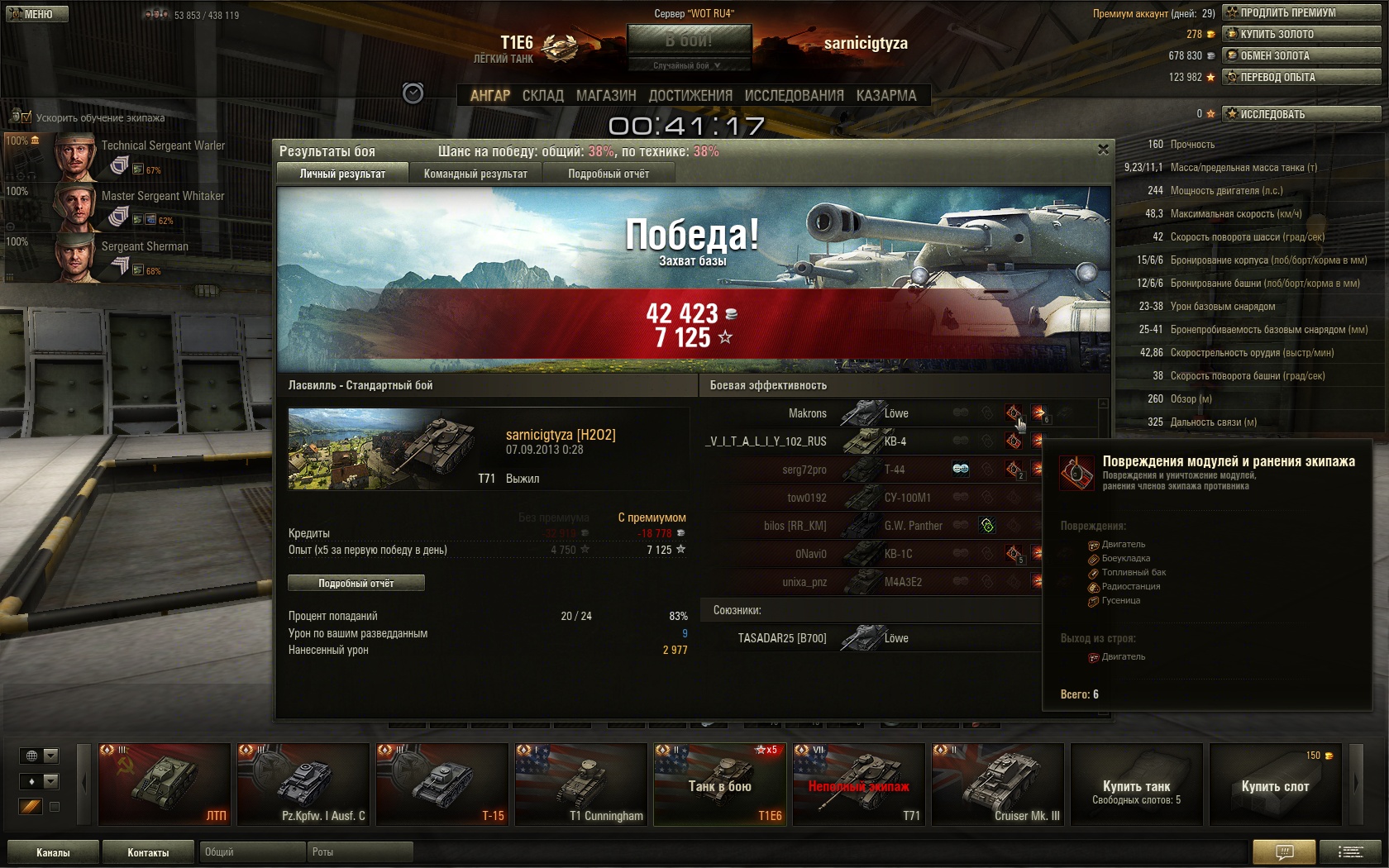Viewport: 1389px width, 868px height.
Task: Click the Подробный отчёт button under credits
Action: pyautogui.click(x=356, y=584)
